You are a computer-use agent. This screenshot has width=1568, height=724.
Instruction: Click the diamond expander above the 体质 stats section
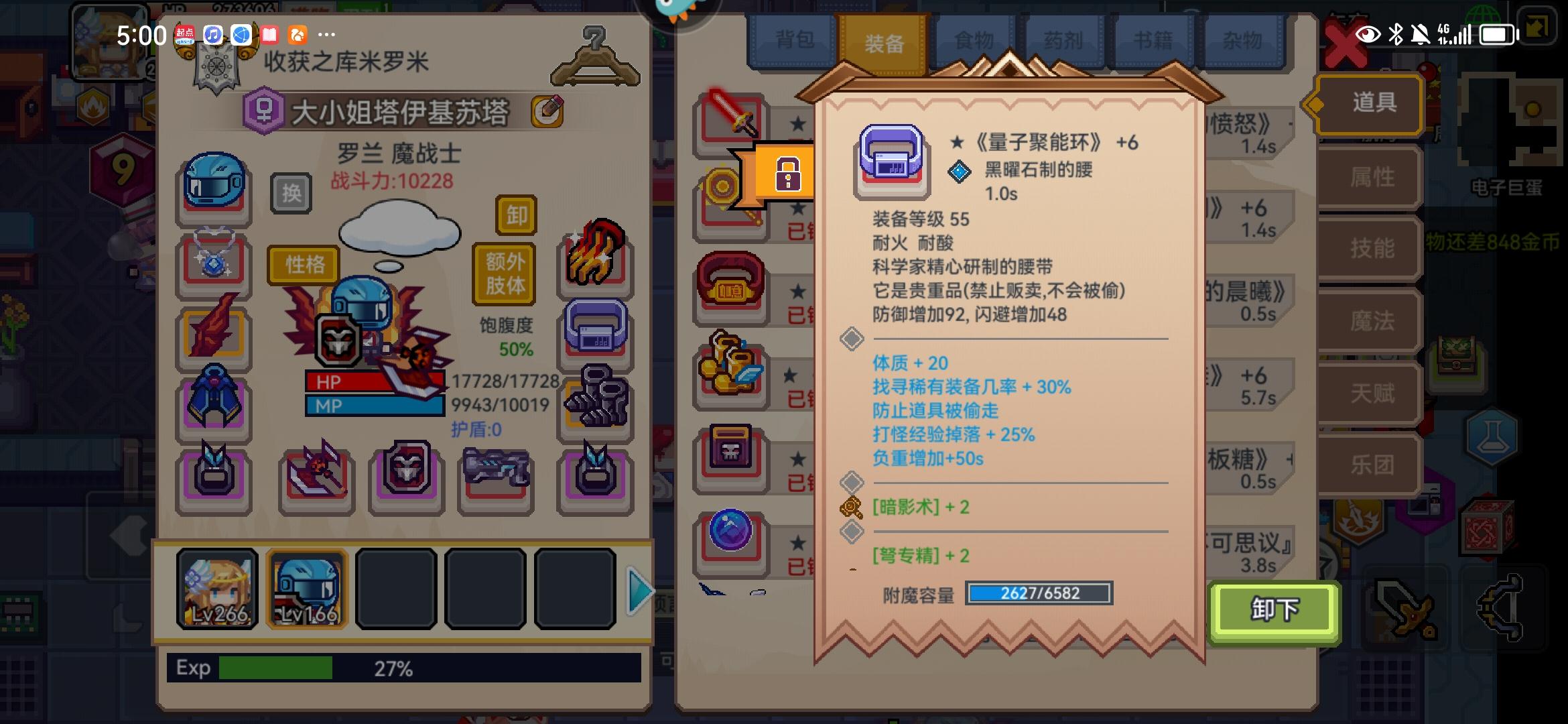(x=852, y=339)
